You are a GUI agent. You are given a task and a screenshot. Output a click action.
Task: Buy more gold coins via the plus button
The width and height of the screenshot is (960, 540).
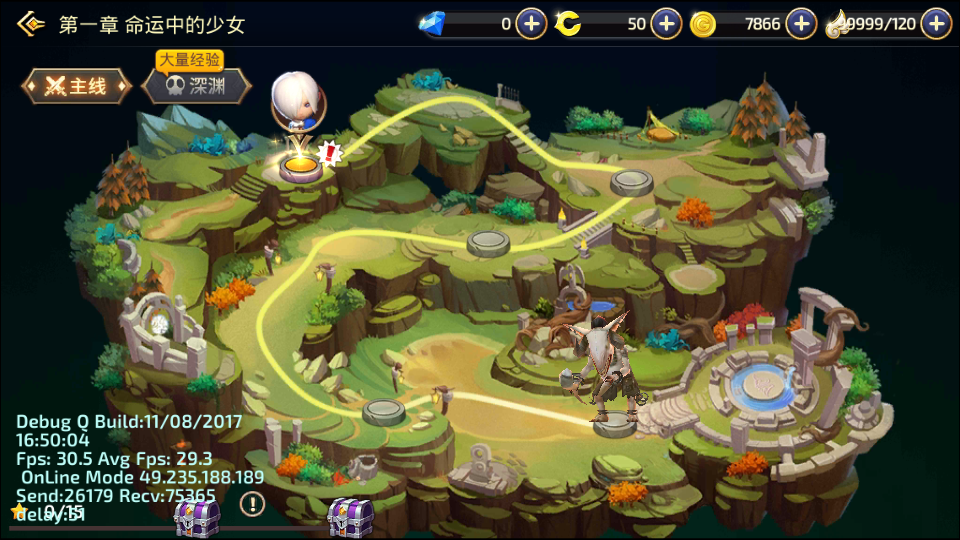(801, 24)
